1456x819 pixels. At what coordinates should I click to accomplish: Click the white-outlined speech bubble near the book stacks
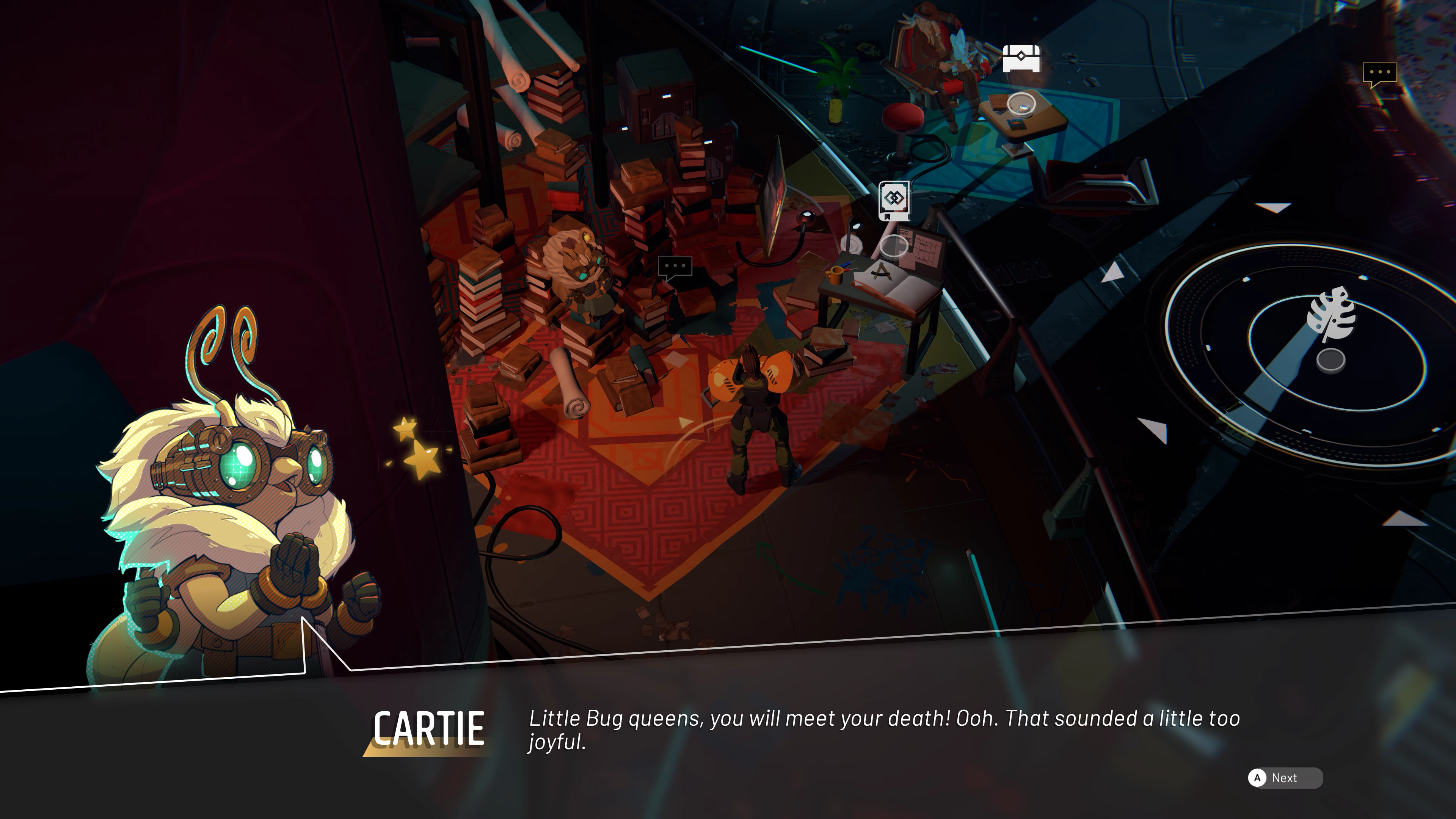coord(675,267)
